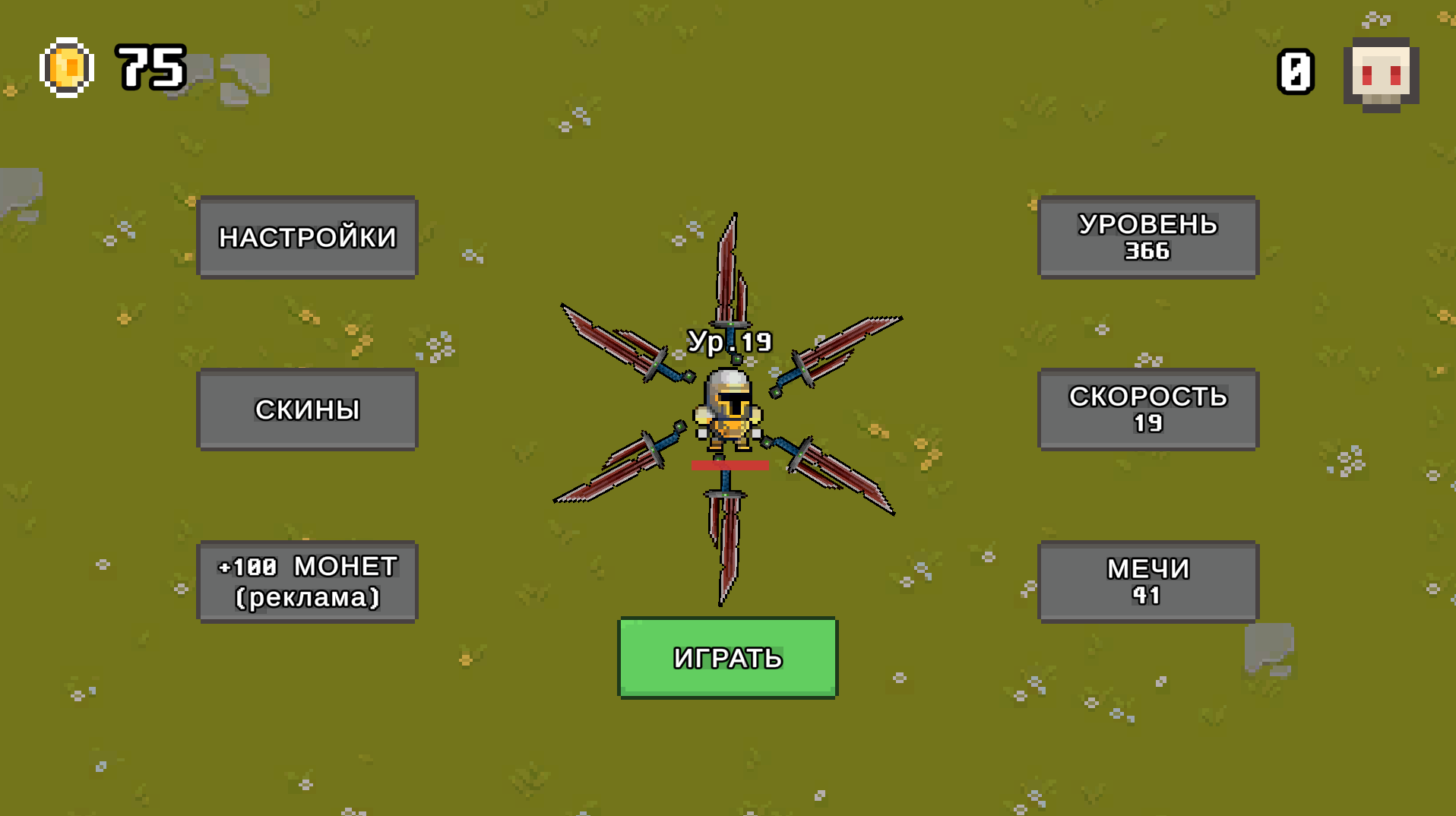
Task: Click the coin count 75 text
Action: [x=149, y=68]
